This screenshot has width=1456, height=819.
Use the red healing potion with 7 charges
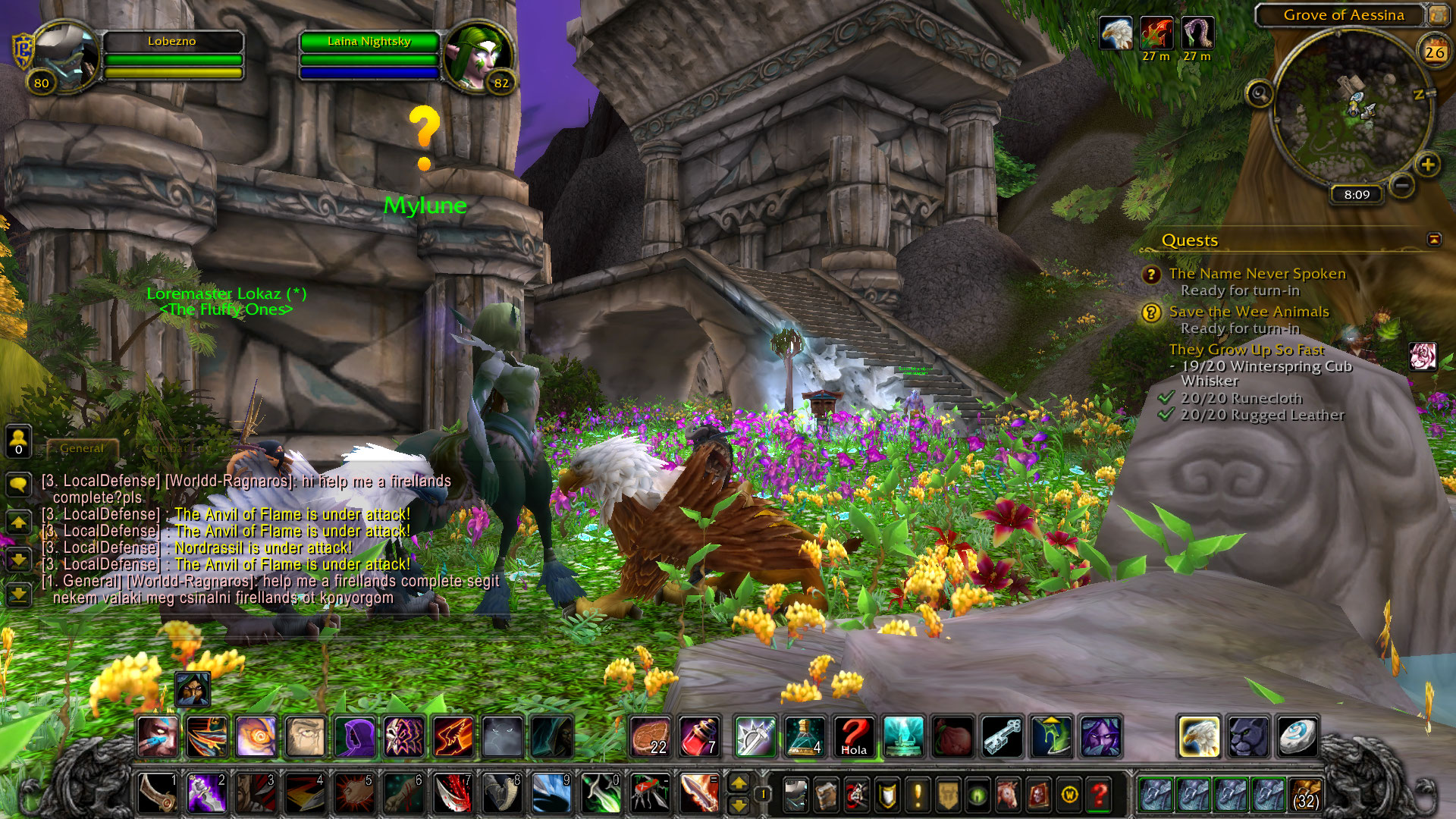pos(698,736)
